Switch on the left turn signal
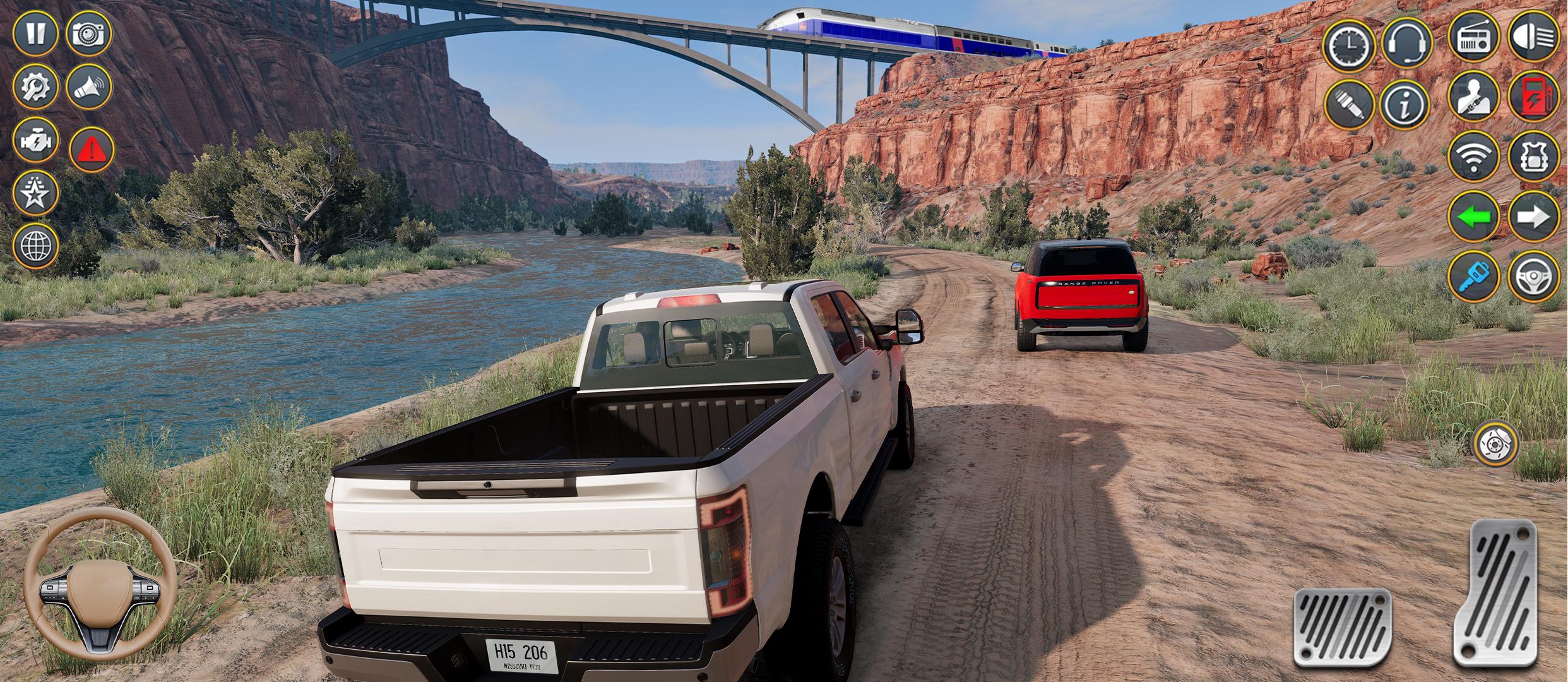The image size is (1568, 682). click(x=1473, y=217)
